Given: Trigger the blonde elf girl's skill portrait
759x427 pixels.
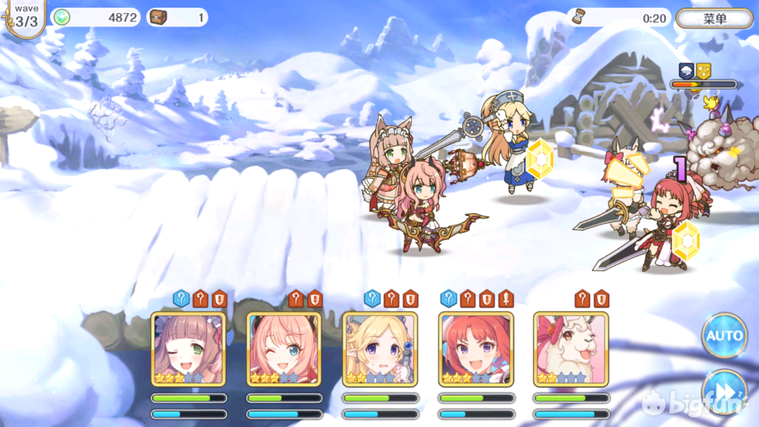Looking at the screenshot, I should [380, 349].
